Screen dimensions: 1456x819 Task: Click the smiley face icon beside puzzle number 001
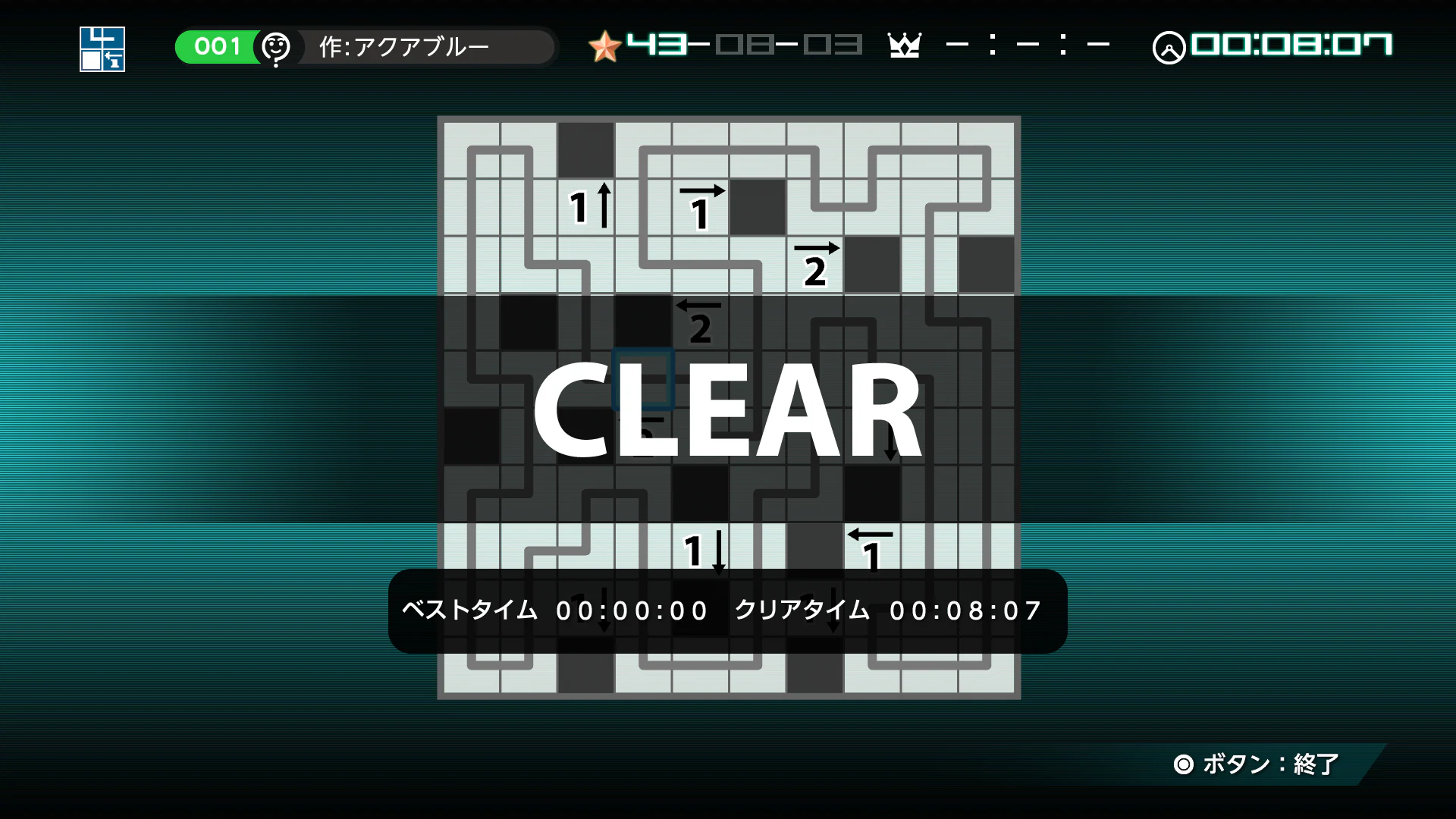pos(276,46)
